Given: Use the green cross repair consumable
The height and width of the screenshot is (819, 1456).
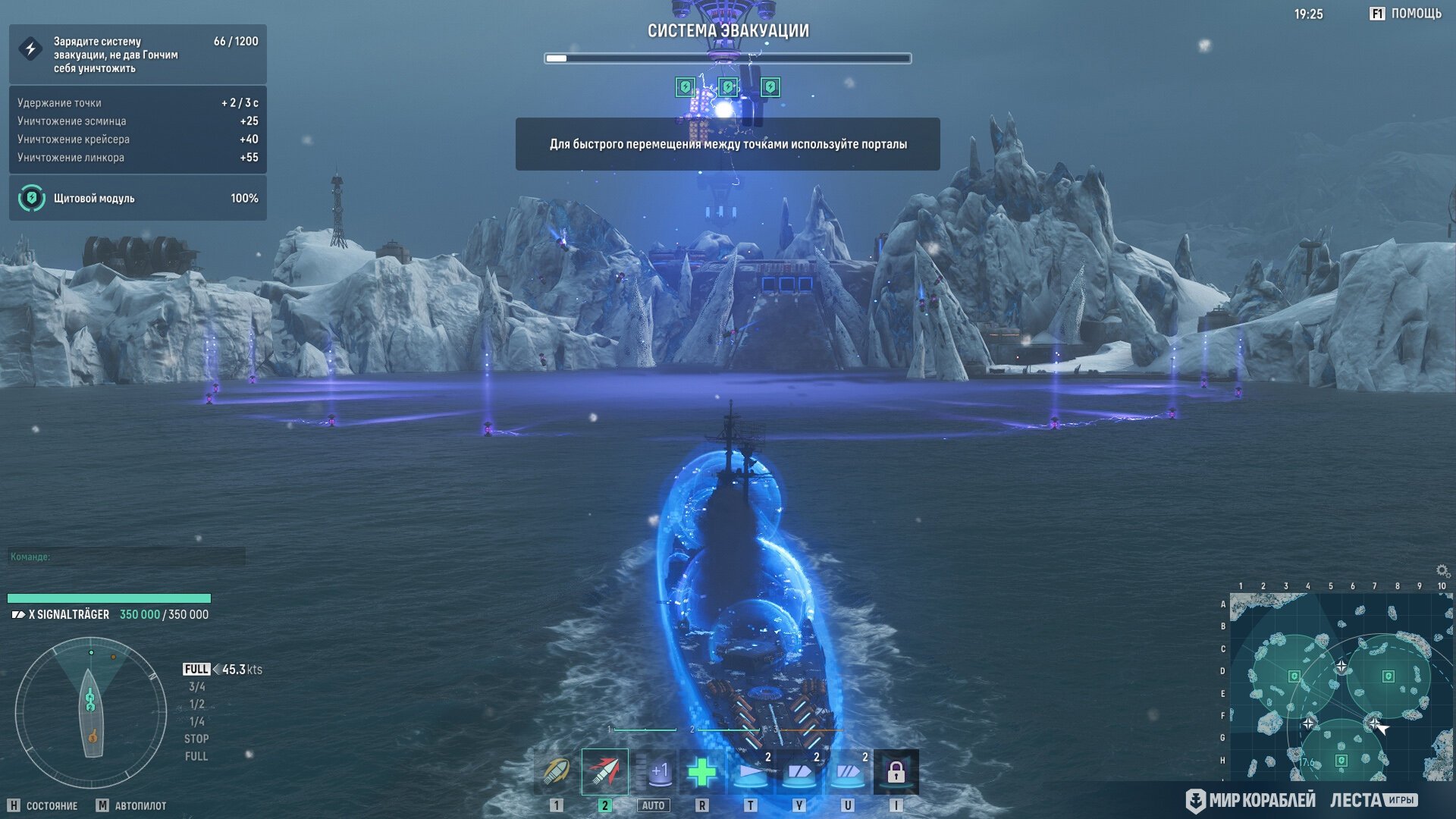Looking at the screenshot, I should point(702,772).
